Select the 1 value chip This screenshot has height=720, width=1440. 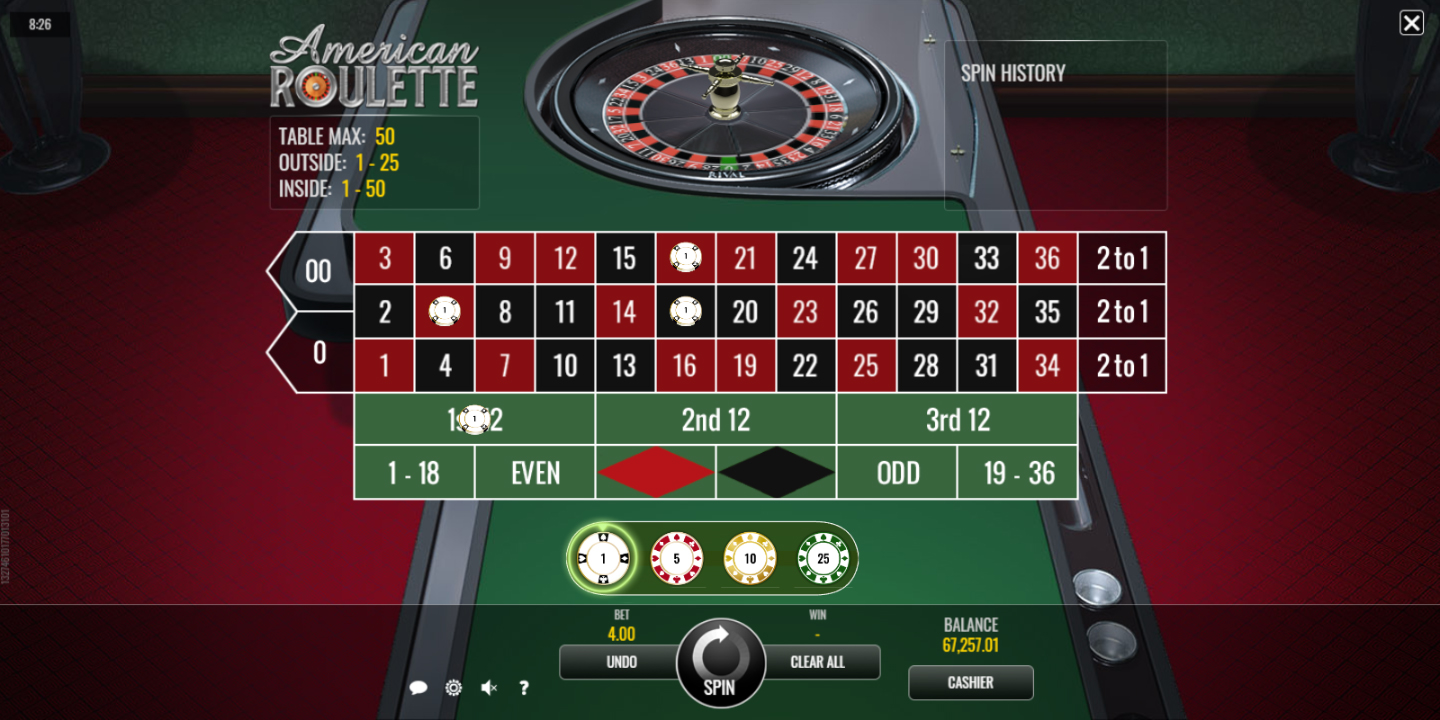[603, 558]
